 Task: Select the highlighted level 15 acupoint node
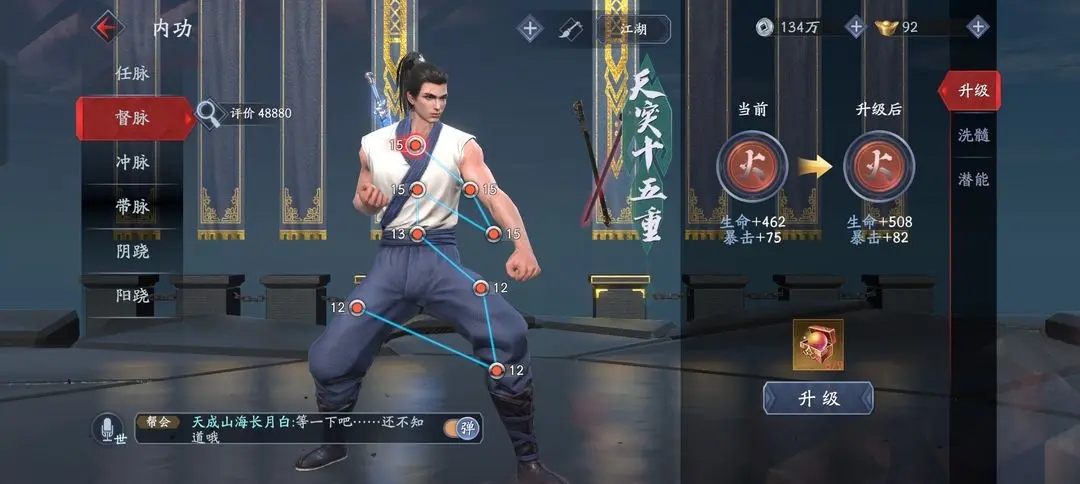[x=417, y=146]
